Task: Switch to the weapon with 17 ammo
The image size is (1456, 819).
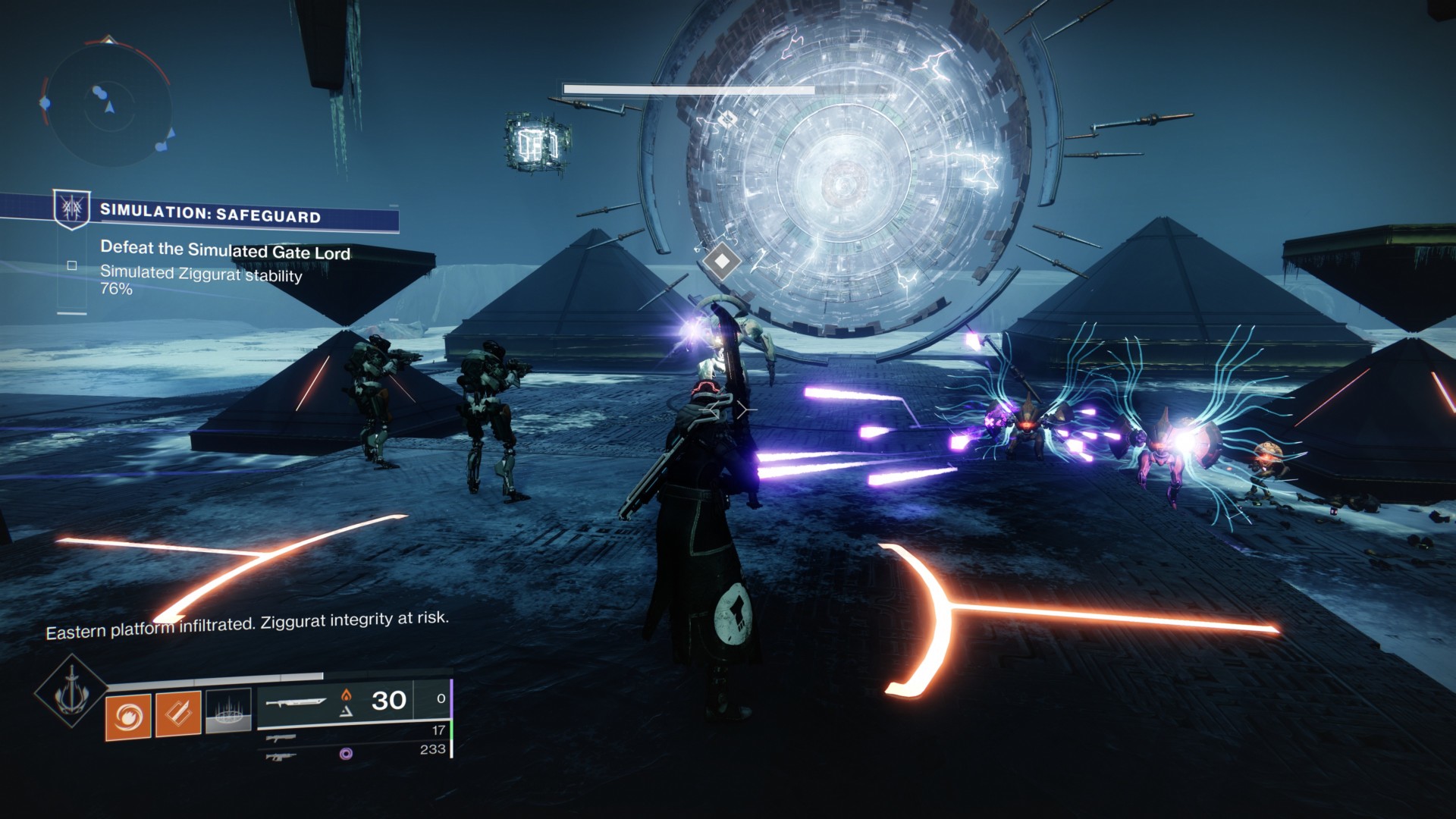Action: [281, 736]
